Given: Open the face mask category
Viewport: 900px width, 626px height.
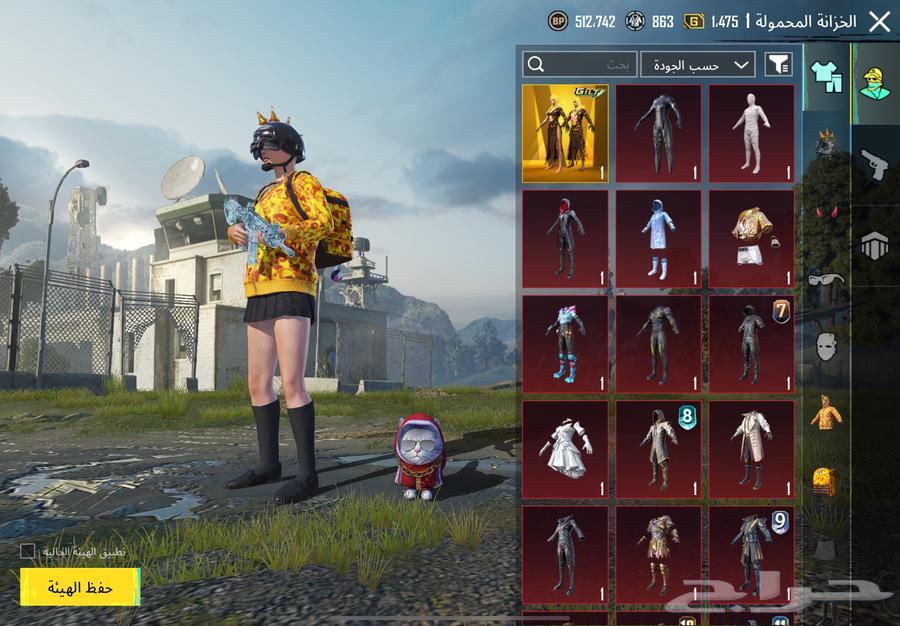Looking at the screenshot, I should click(x=826, y=347).
